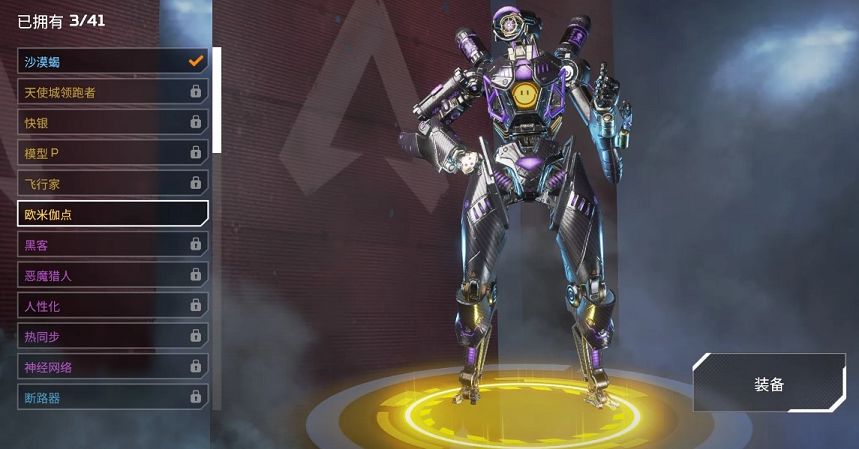
Task: Select the 人性化 skin entry
Action: [112, 305]
